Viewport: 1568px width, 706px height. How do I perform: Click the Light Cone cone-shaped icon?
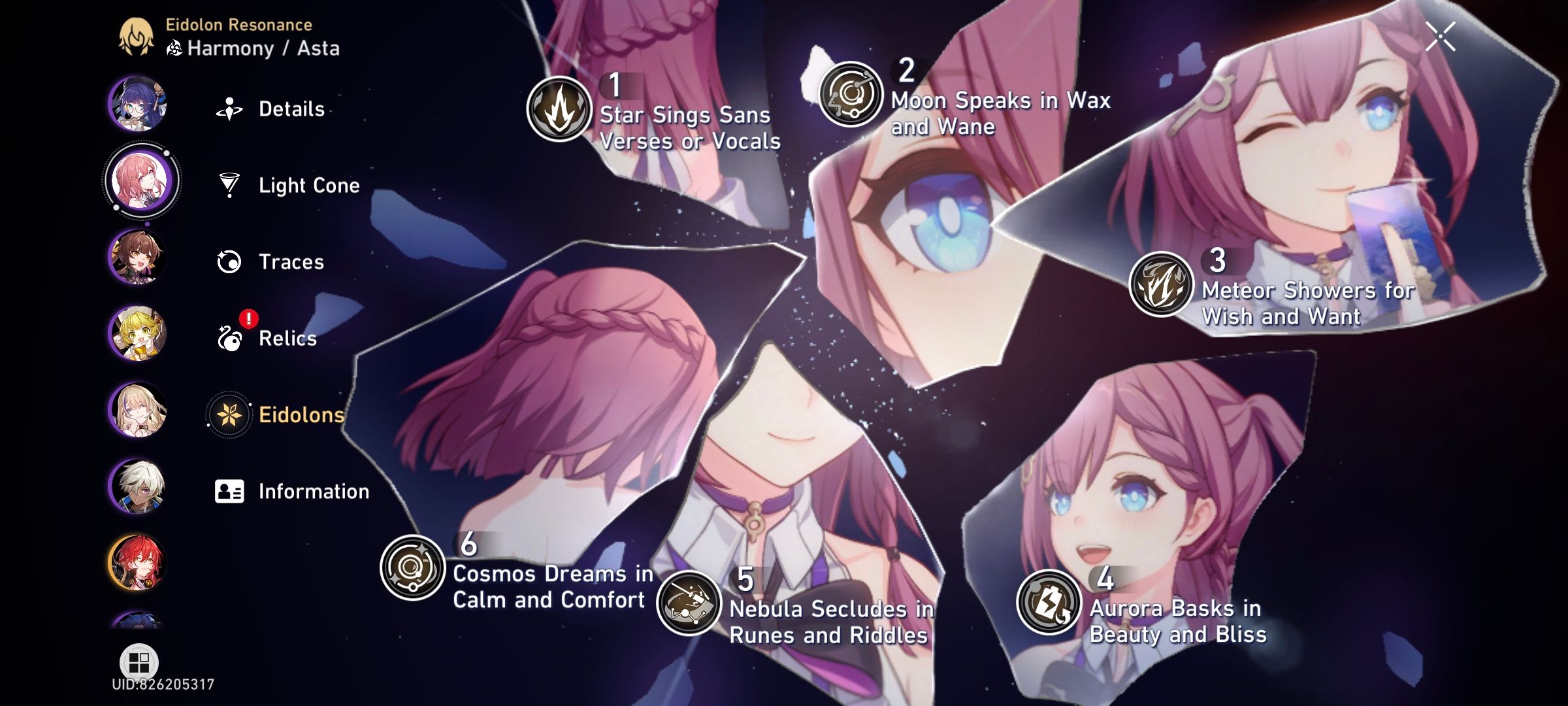(x=229, y=184)
